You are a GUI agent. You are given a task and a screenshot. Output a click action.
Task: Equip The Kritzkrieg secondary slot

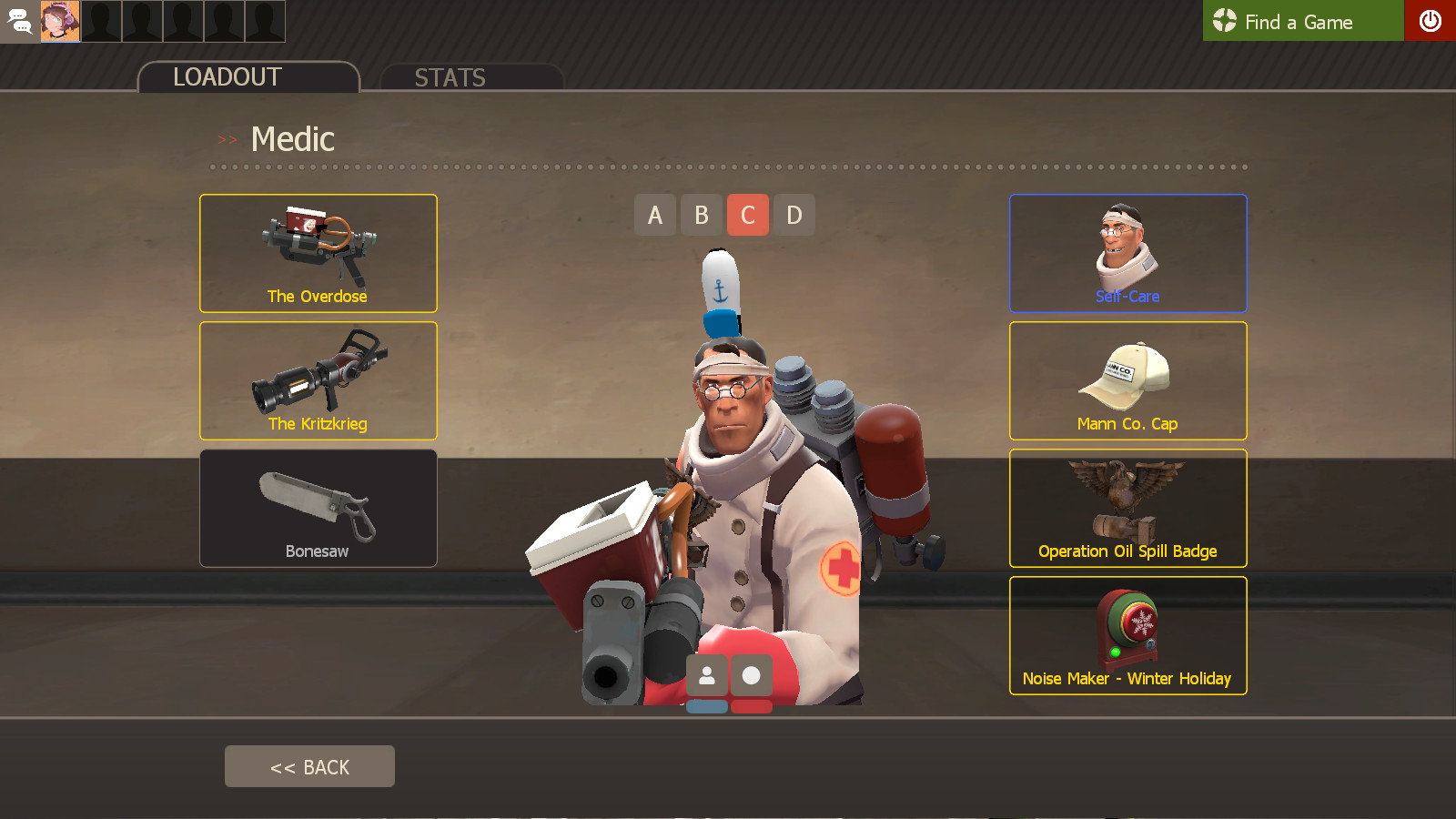point(318,380)
